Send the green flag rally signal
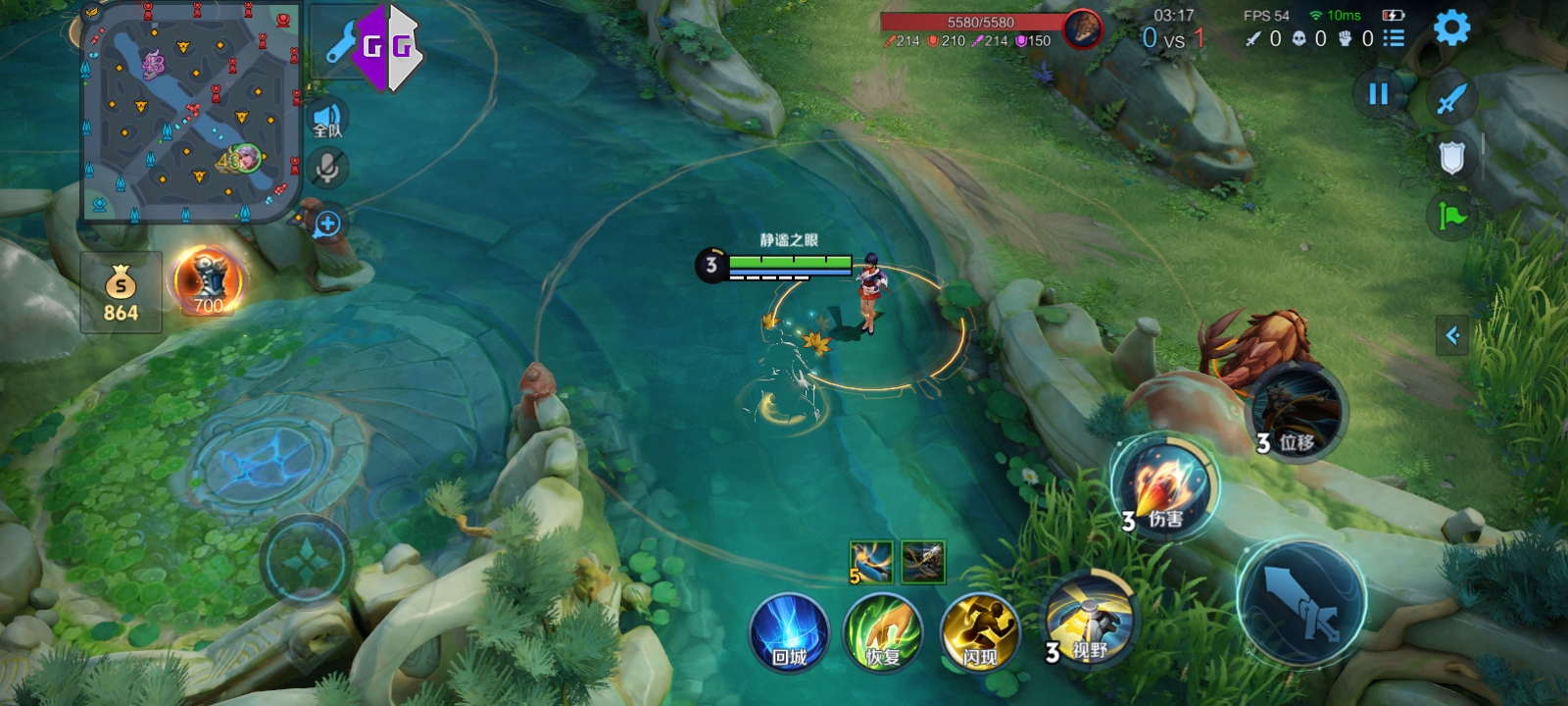This screenshot has width=1568, height=706. 1451,216
